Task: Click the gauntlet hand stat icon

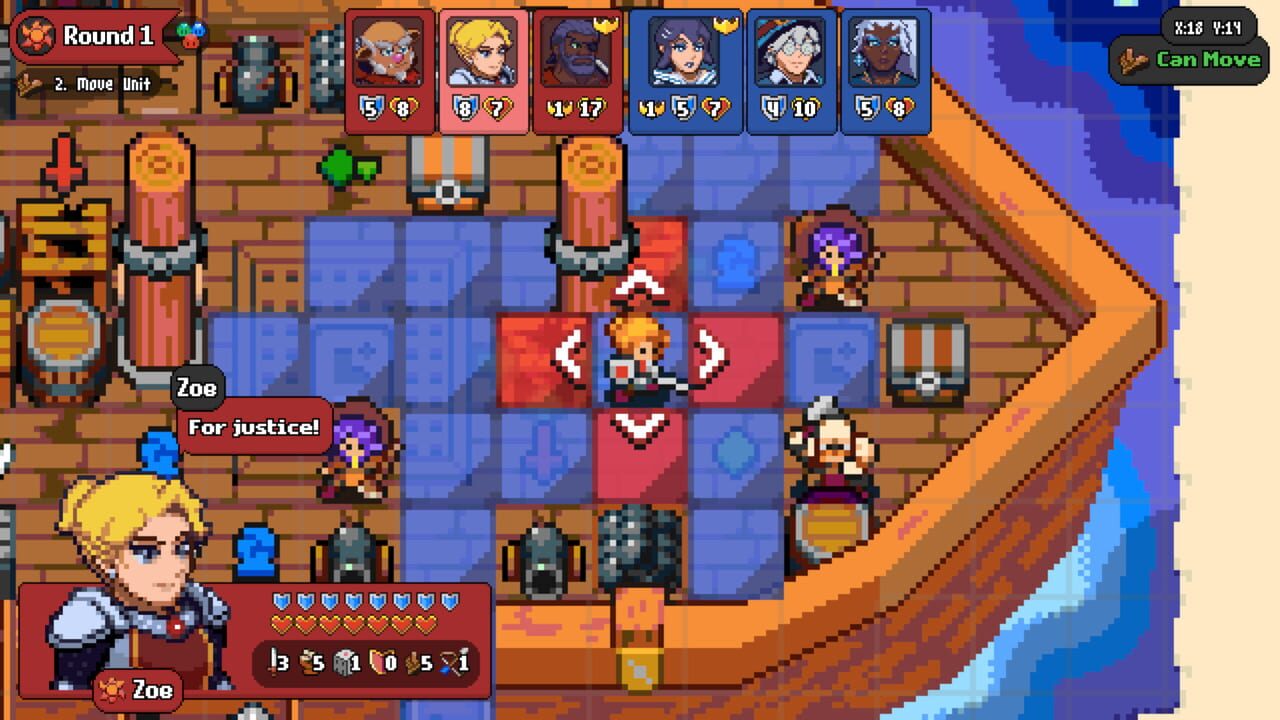Action: point(412,661)
